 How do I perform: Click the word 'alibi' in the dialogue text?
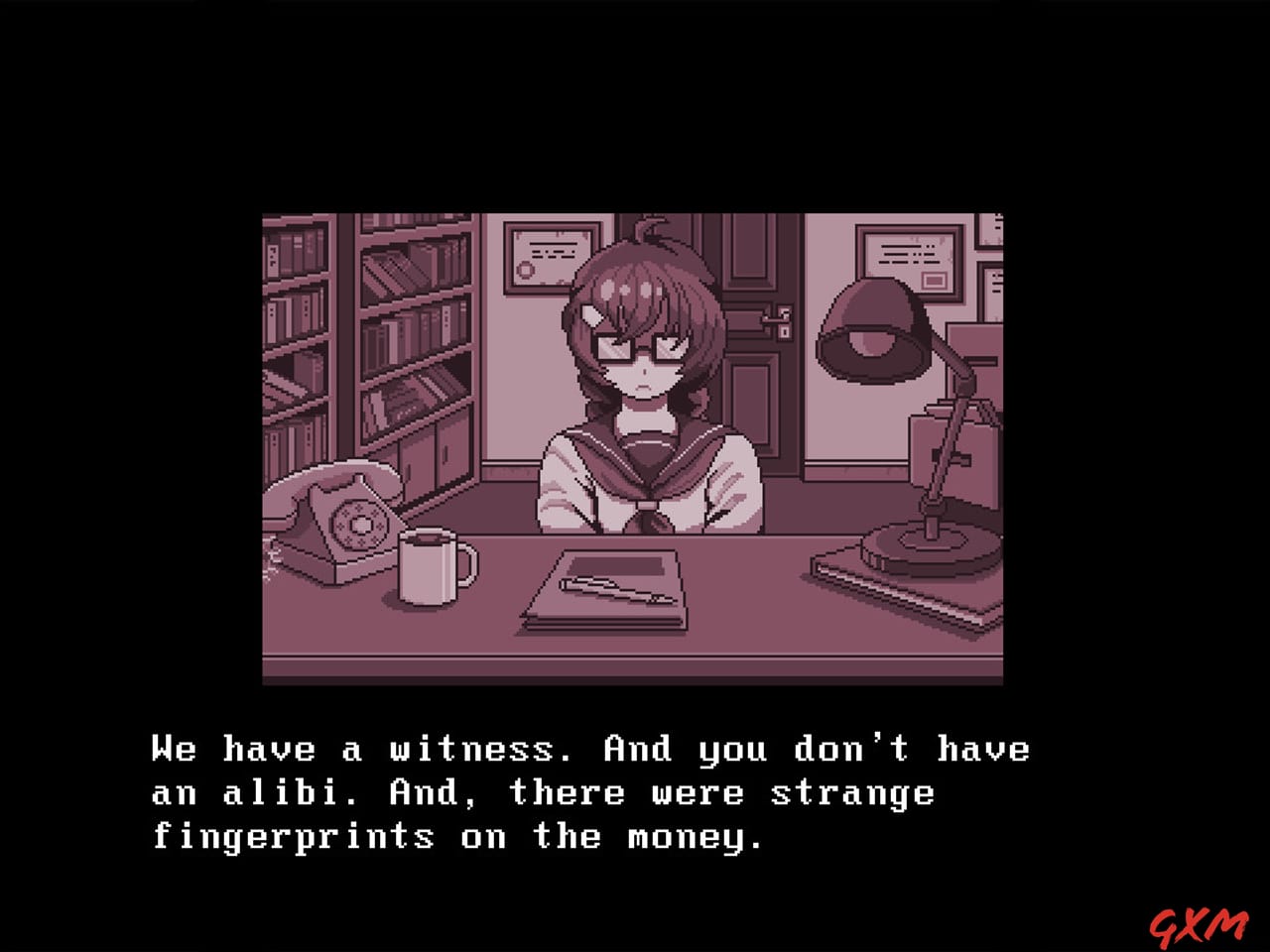coord(286,792)
